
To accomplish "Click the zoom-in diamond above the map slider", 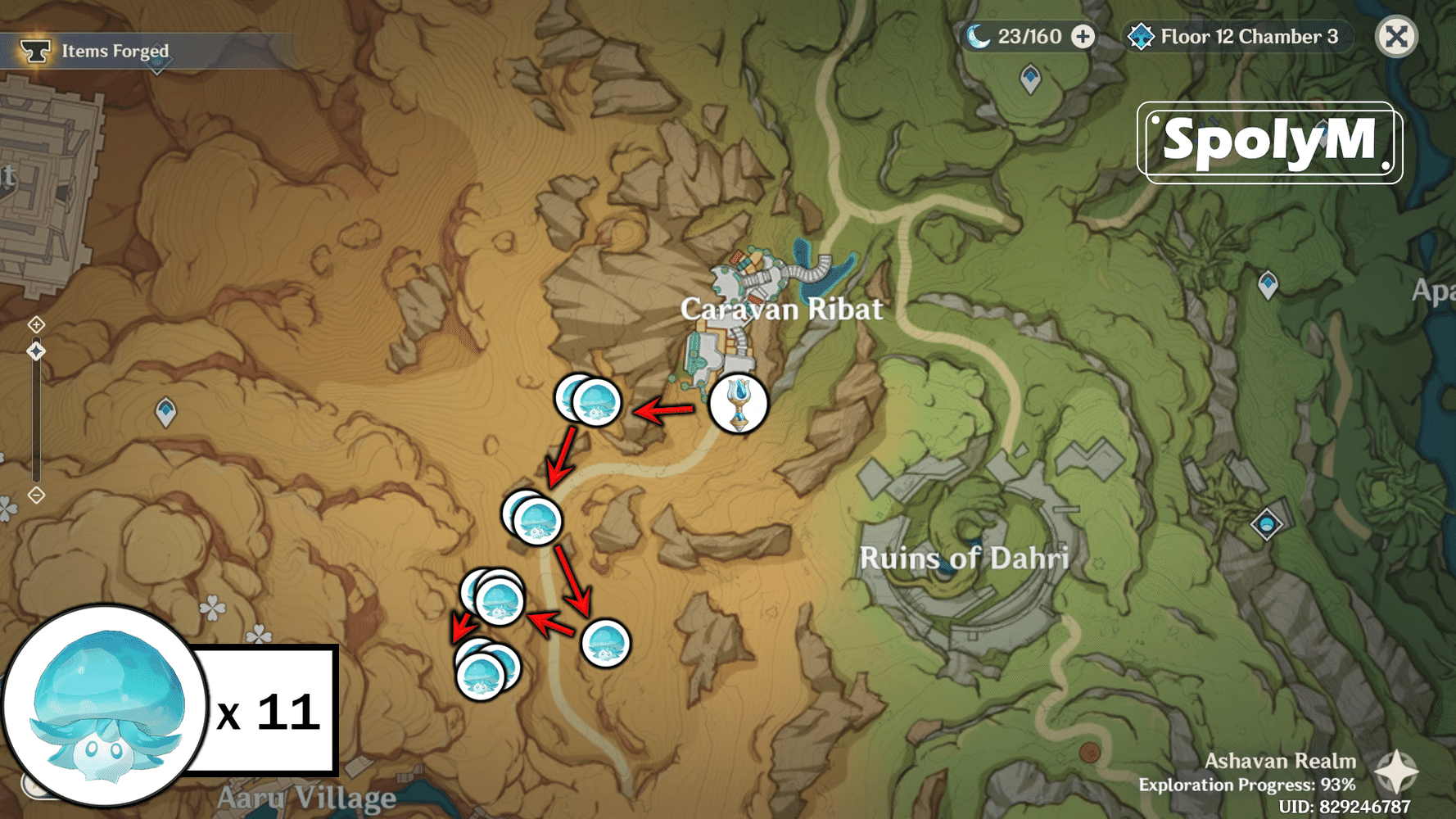I will tap(36, 326).
